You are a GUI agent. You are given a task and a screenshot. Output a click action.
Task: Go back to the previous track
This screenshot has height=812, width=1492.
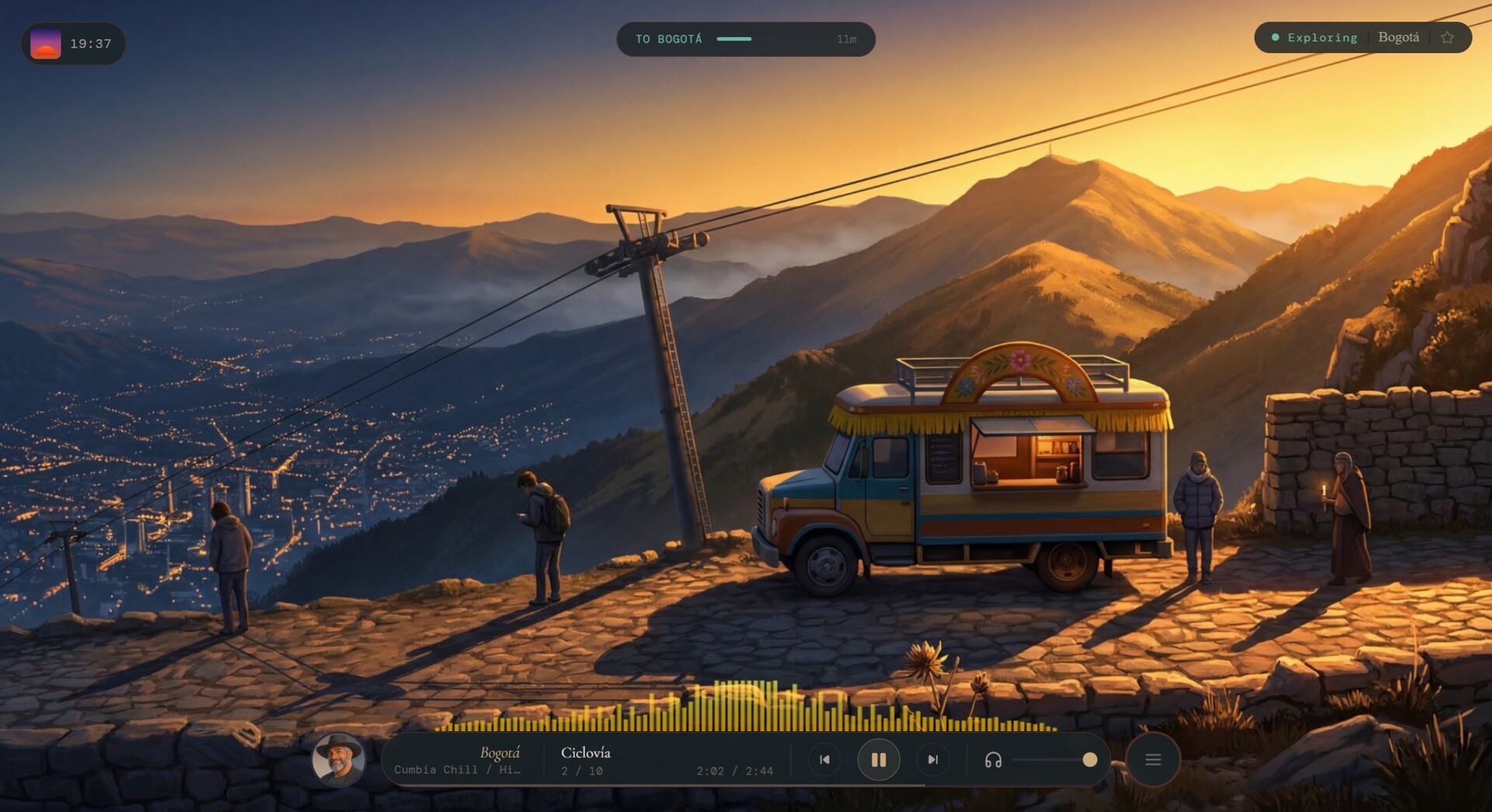coord(824,760)
